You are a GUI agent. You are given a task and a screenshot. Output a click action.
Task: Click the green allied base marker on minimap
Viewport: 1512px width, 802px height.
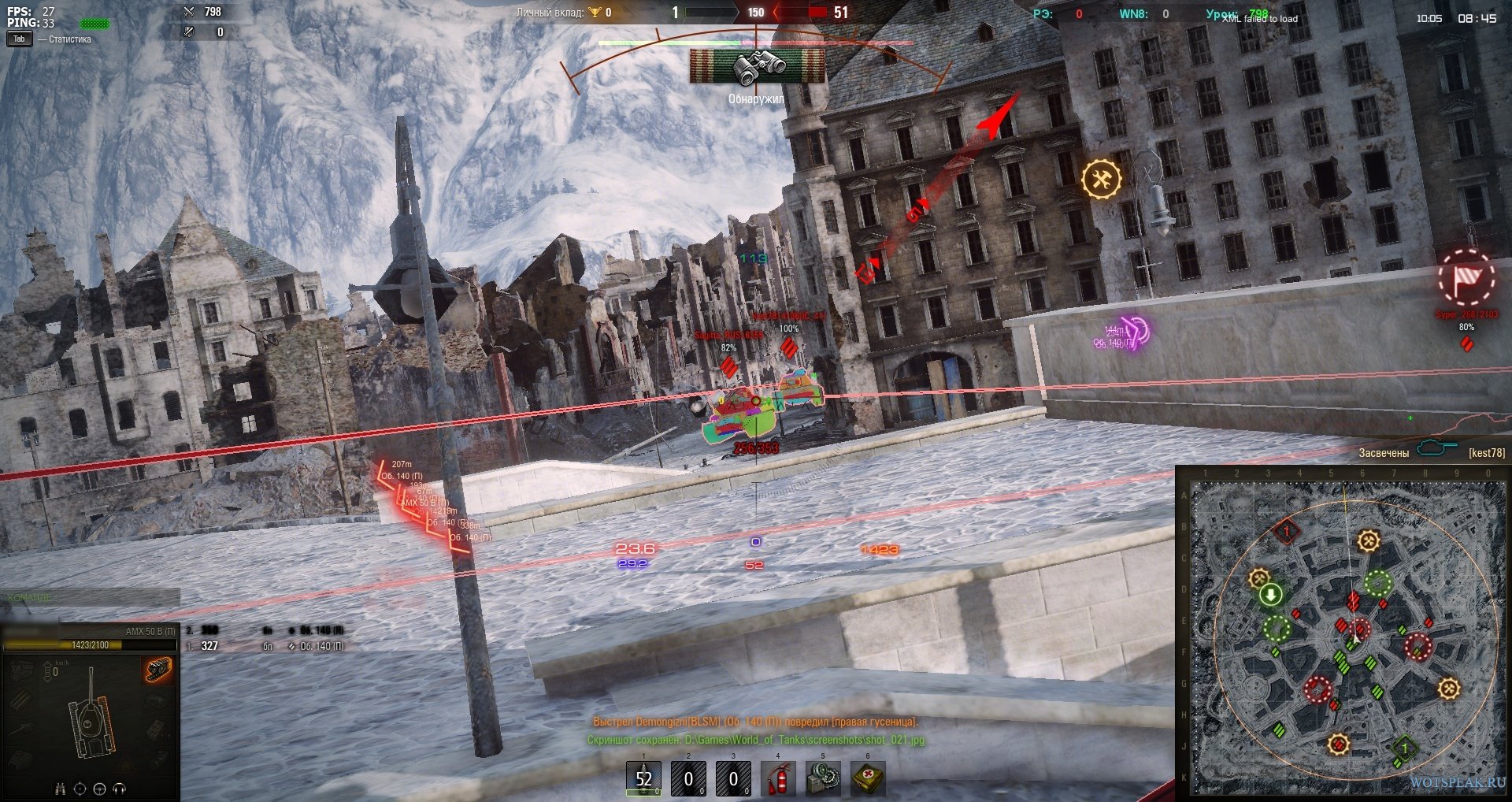pyautogui.click(x=1404, y=747)
